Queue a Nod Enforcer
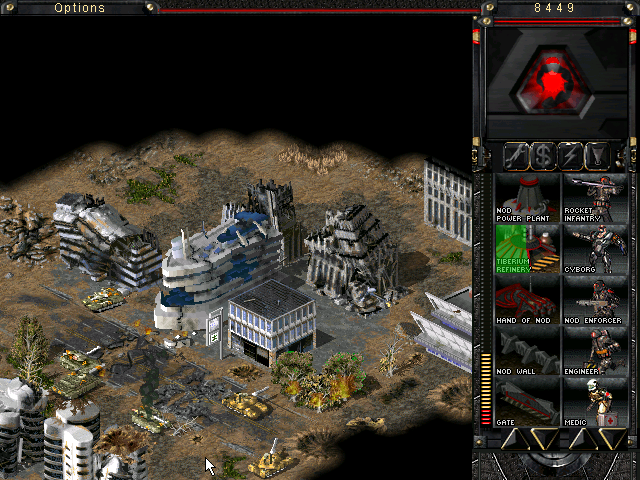640x480 pixels. (595, 300)
